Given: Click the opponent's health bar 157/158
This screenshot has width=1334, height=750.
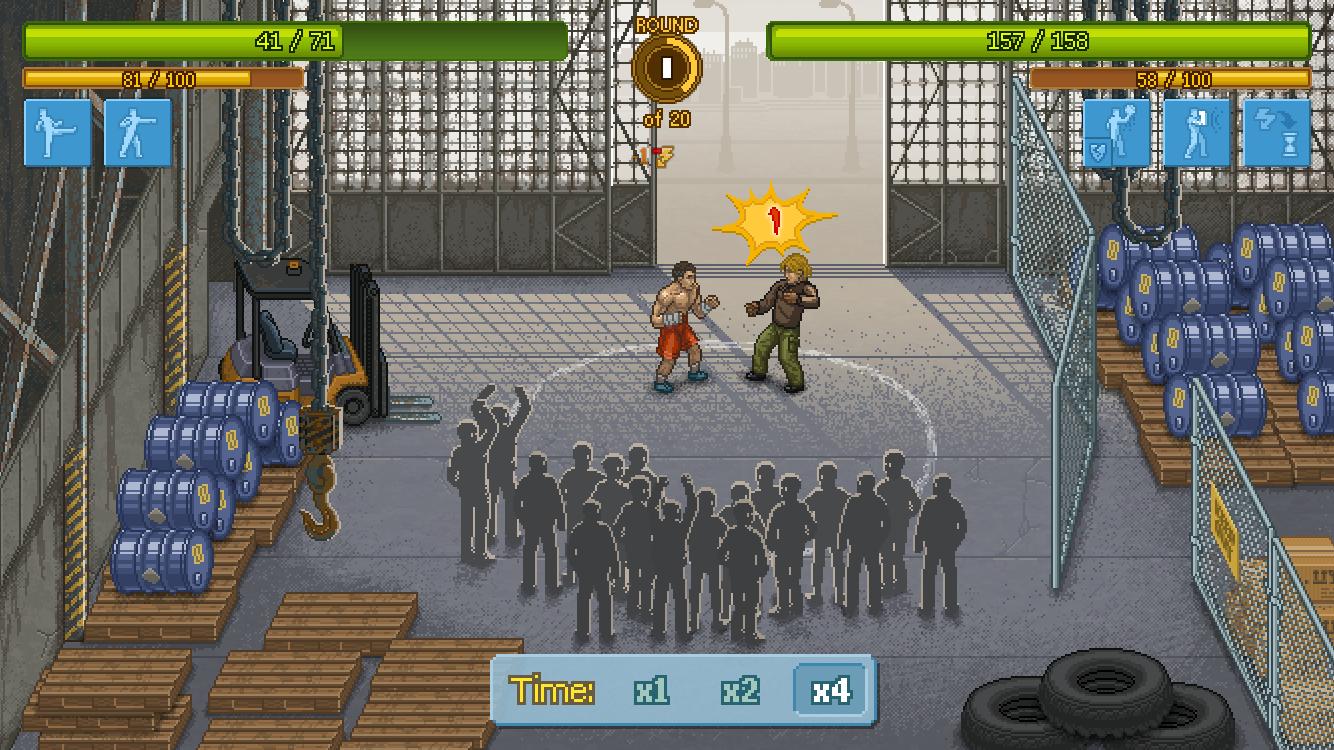Looking at the screenshot, I should tap(1037, 44).
